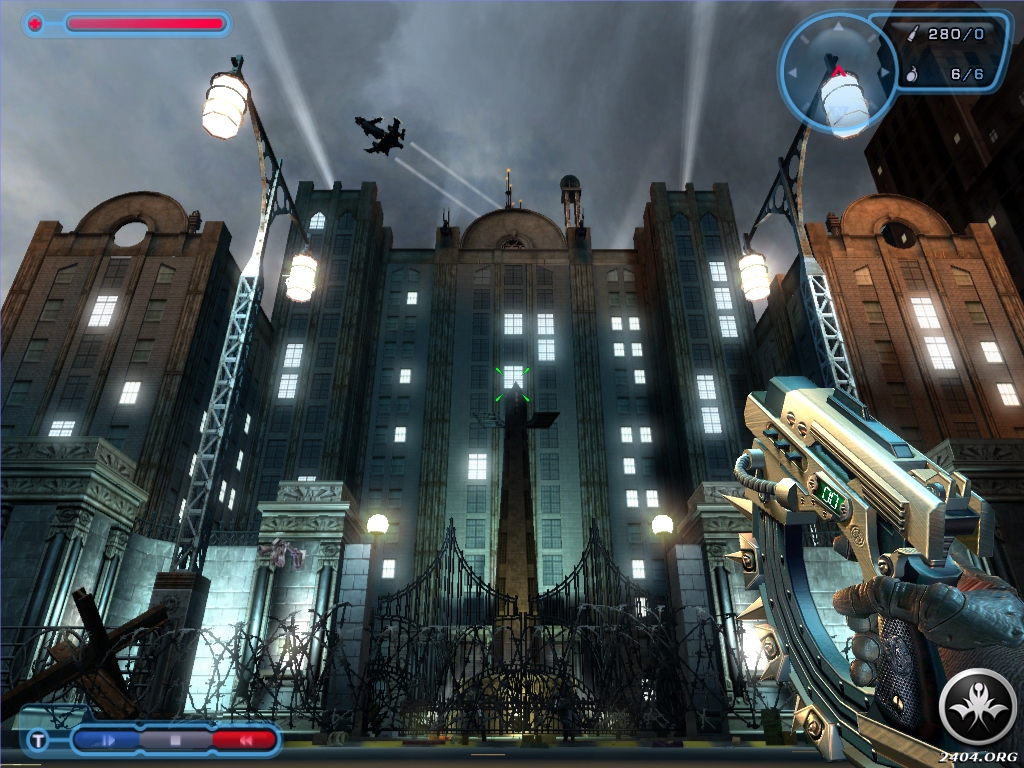Select the grey time-stop square
The width and height of the screenshot is (1024, 768).
pos(173,741)
